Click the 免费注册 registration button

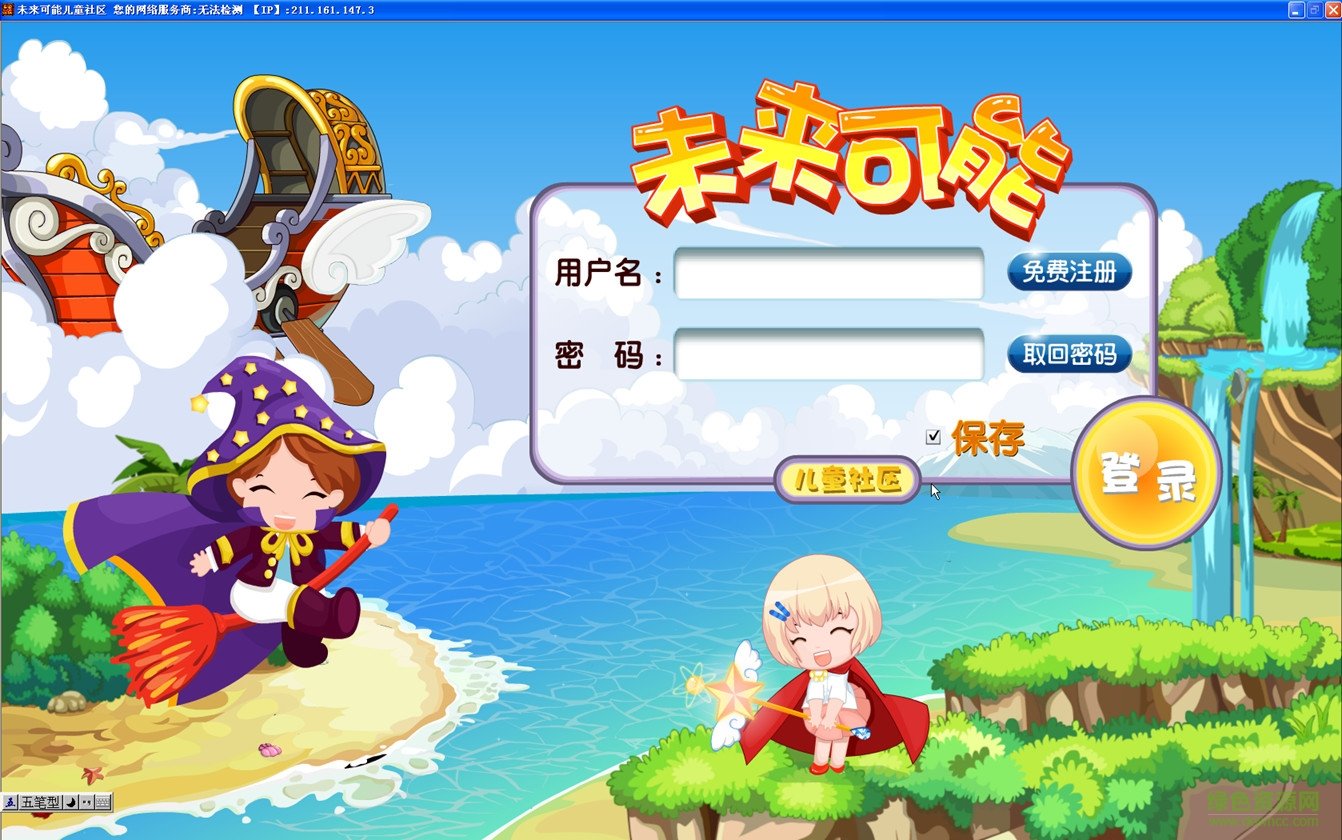pyautogui.click(x=1067, y=272)
